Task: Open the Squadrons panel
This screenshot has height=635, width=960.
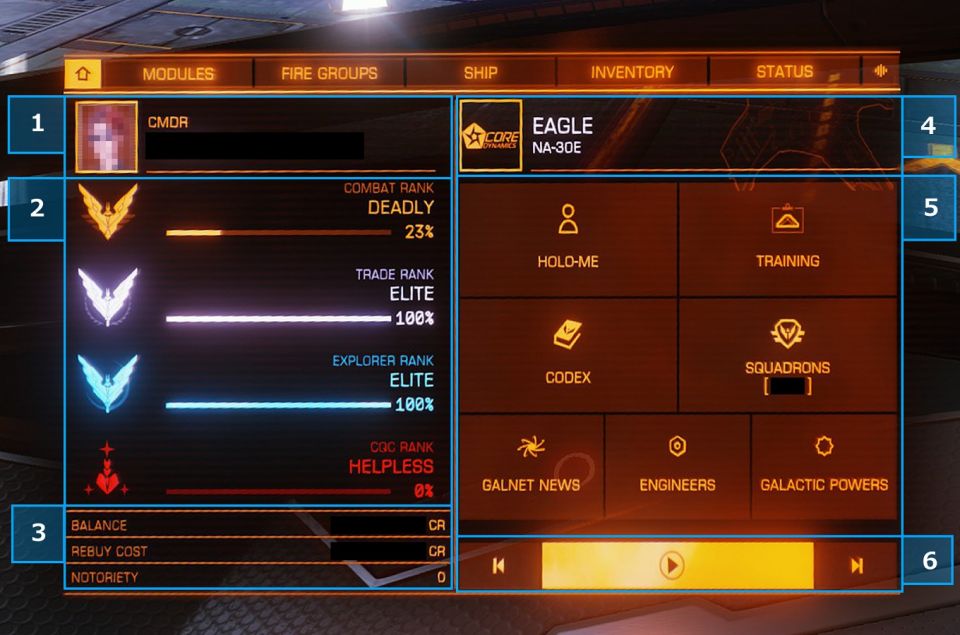Action: click(x=788, y=354)
